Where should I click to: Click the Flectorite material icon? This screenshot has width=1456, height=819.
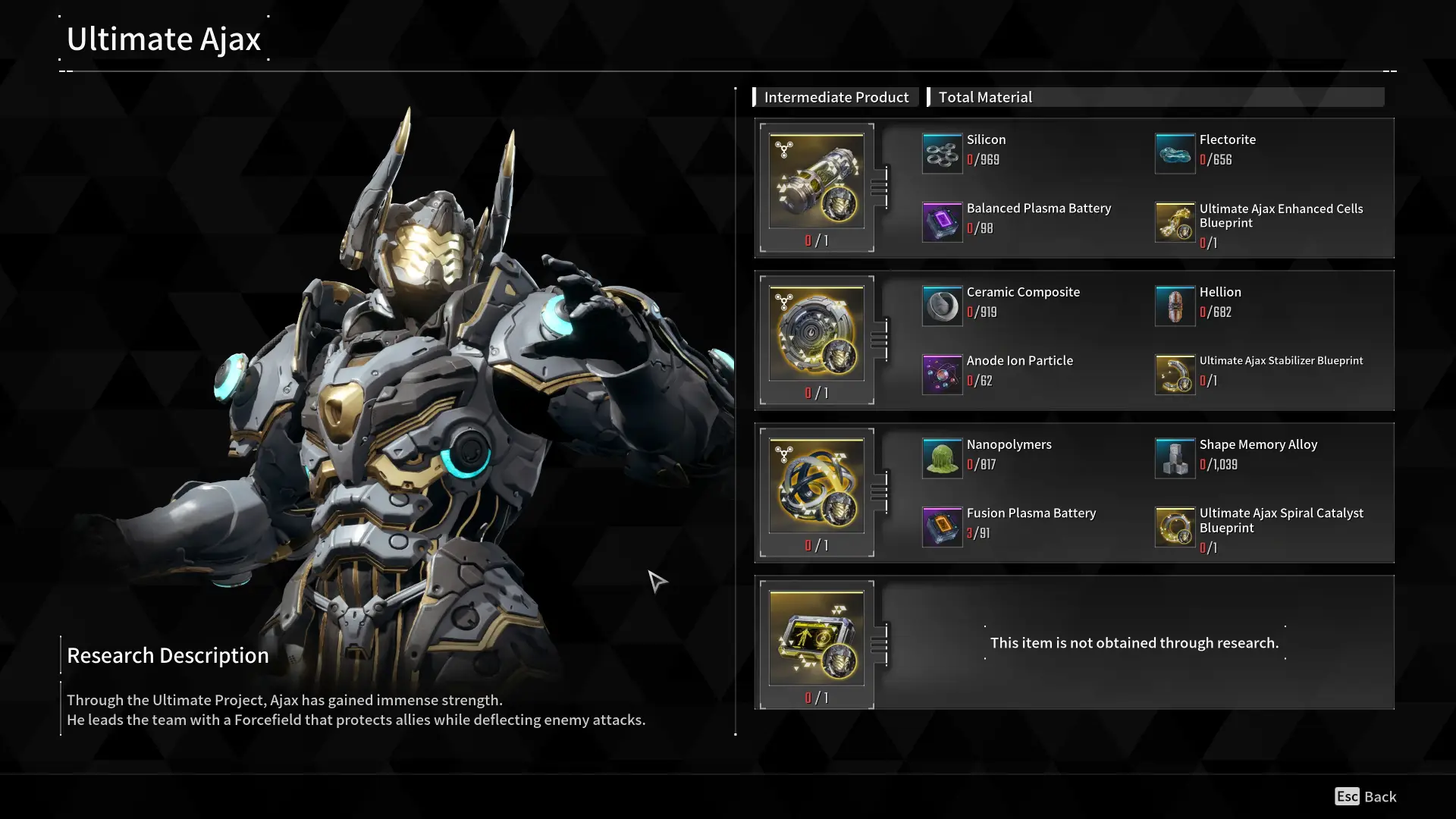(x=1175, y=153)
